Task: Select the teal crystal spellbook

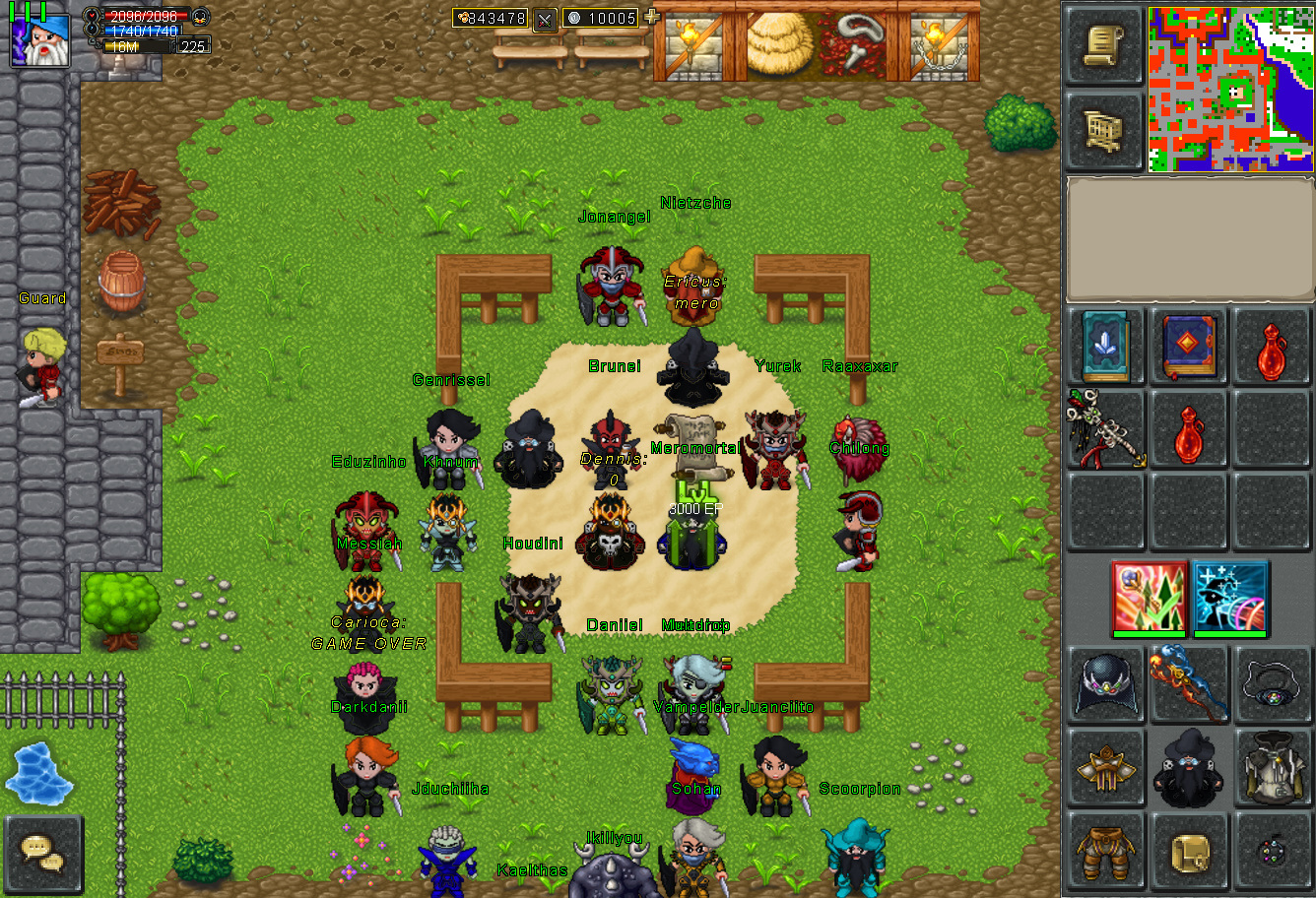Action: pyautogui.click(x=1105, y=347)
